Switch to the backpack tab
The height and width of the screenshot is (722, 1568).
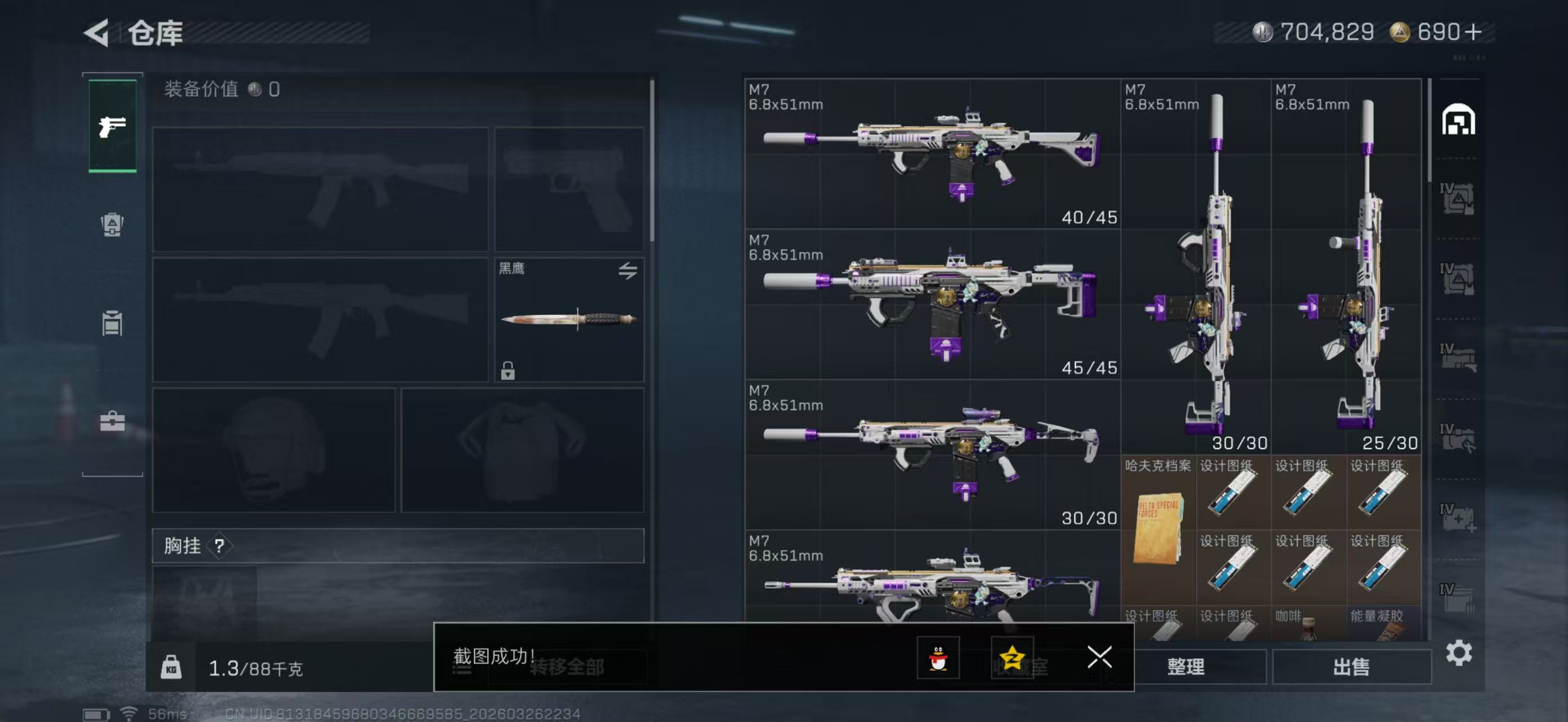point(113,224)
